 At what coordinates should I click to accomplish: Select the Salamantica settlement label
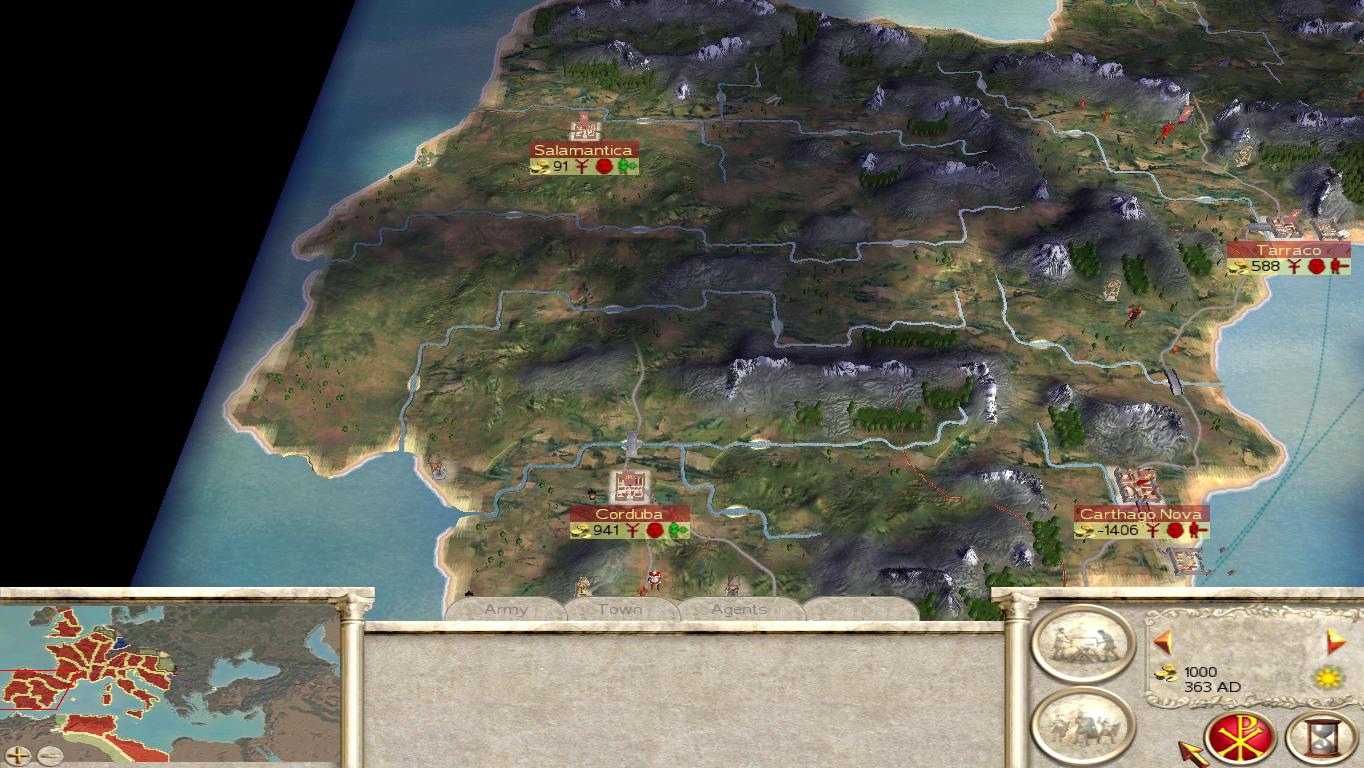point(583,150)
